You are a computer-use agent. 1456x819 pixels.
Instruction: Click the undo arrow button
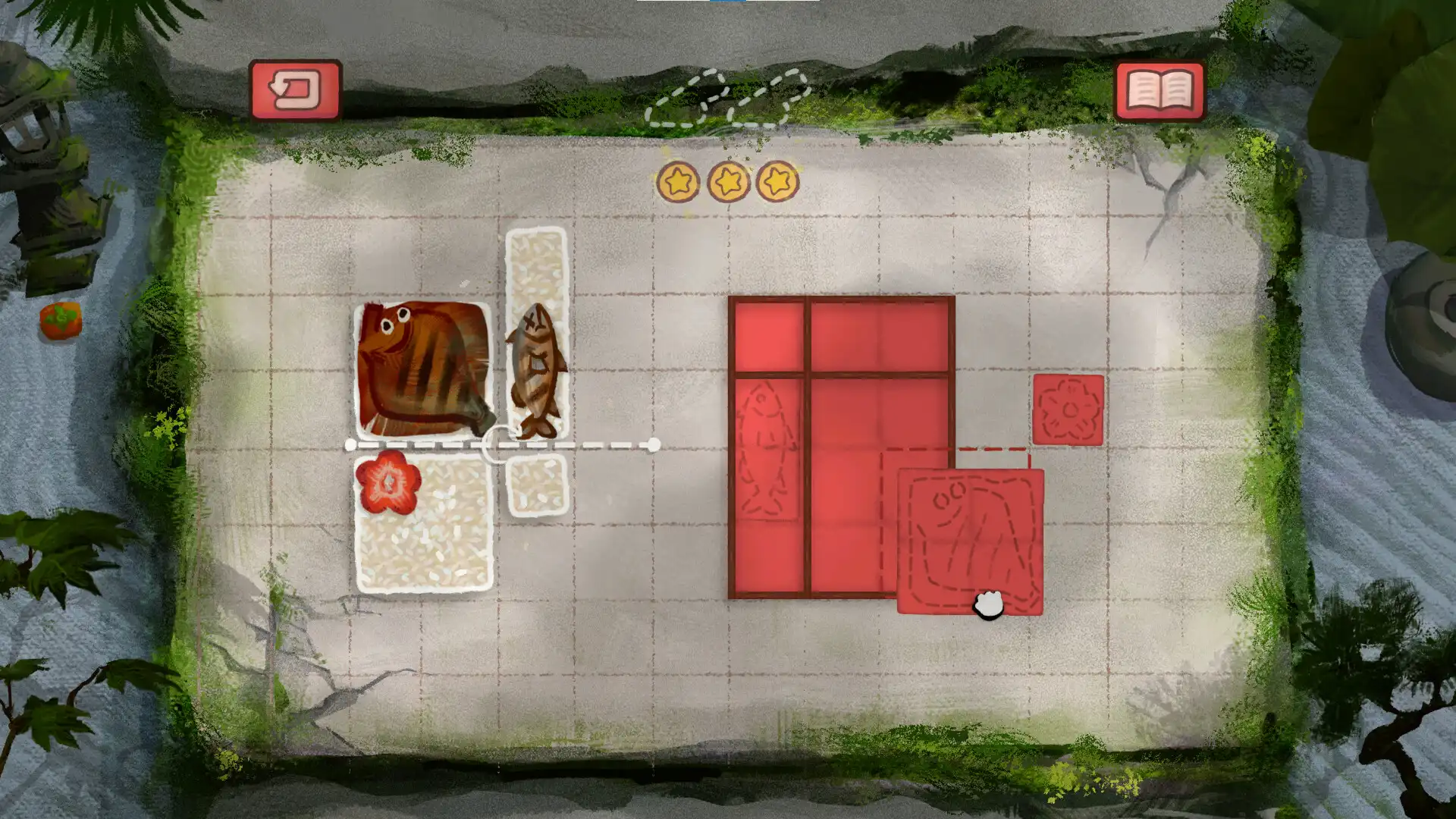click(294, 90)
